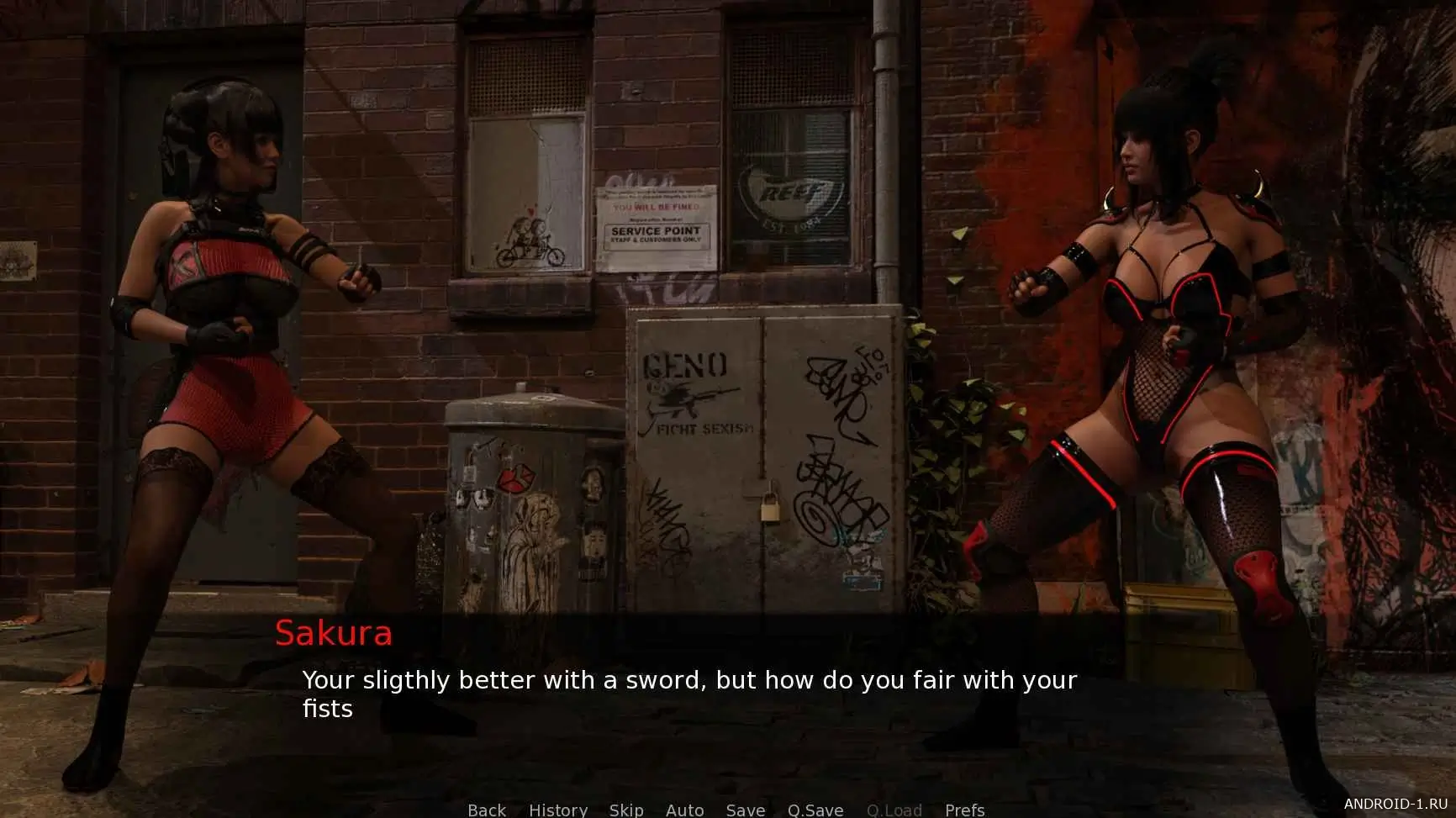Open the Prefs settings screen
The image size is (1456, 818).
(x=964, y=810)
